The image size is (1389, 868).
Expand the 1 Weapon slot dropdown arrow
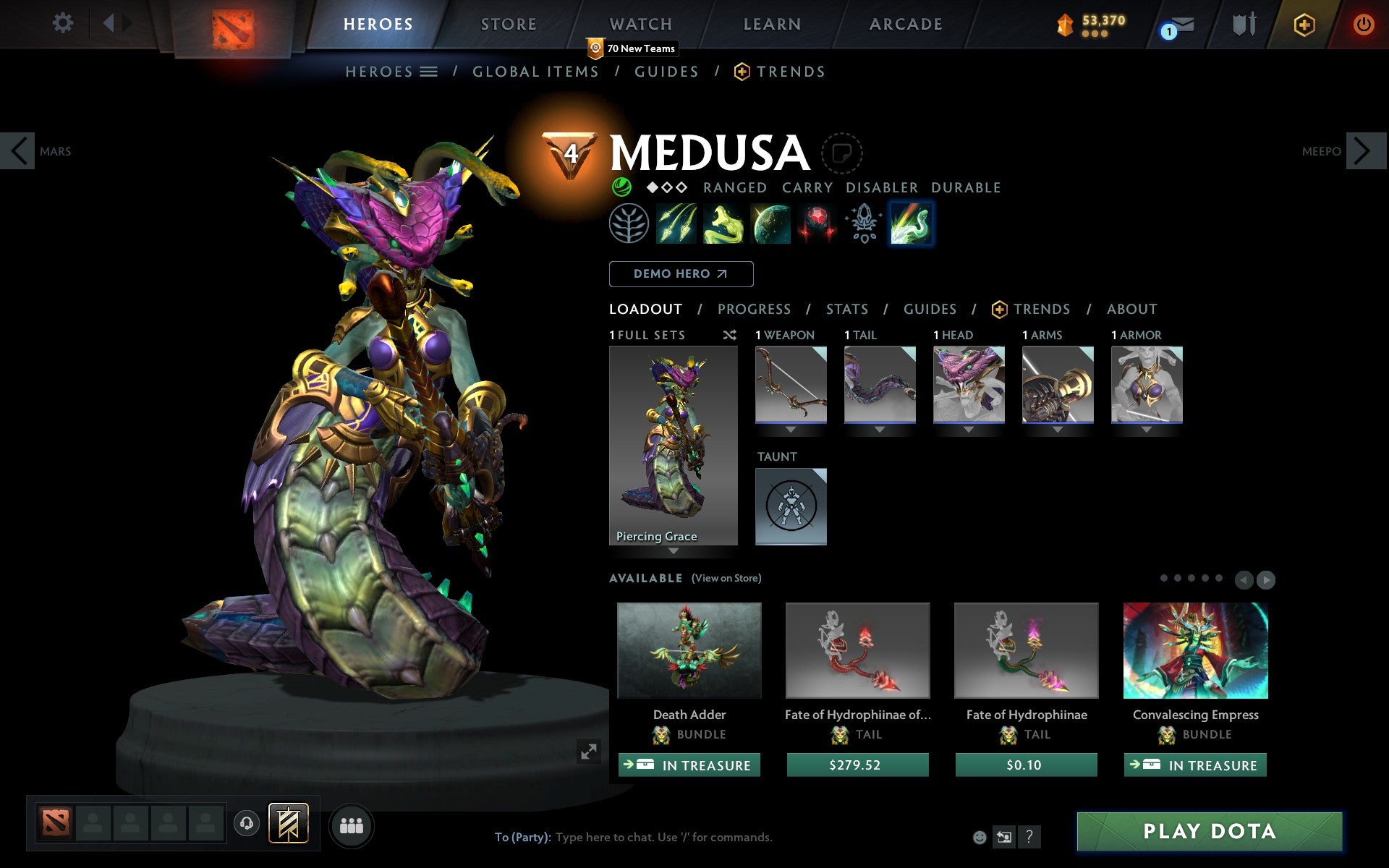[x=791, y=426]
